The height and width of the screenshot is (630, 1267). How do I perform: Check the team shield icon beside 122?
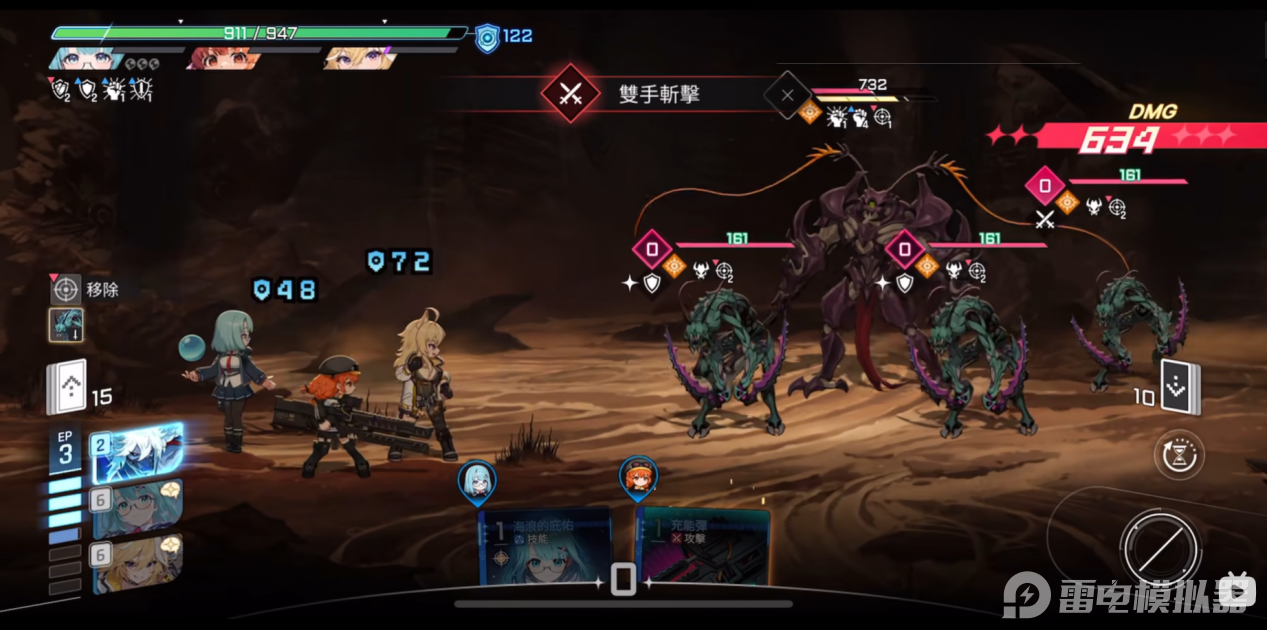click(x=487, y=37)
